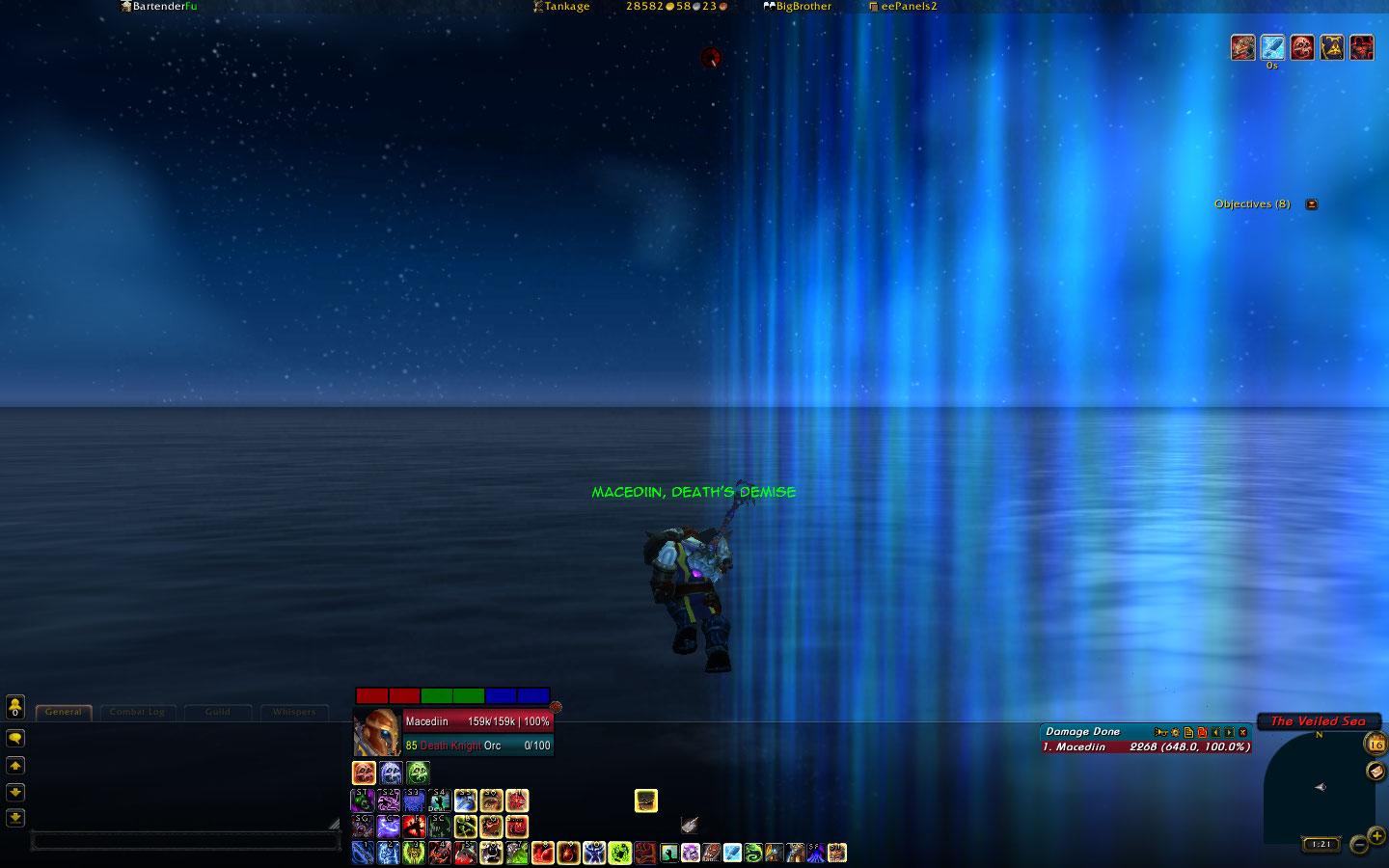
Task: Open the damage meter gear settings
Action: point(1175,732)
